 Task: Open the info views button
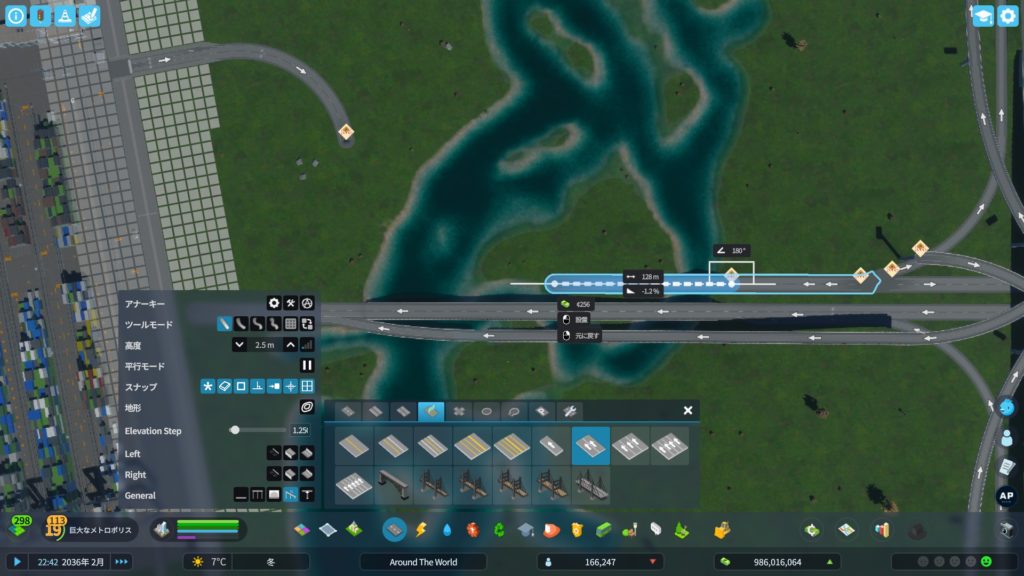pyautogui.click(x=16, y=16)
